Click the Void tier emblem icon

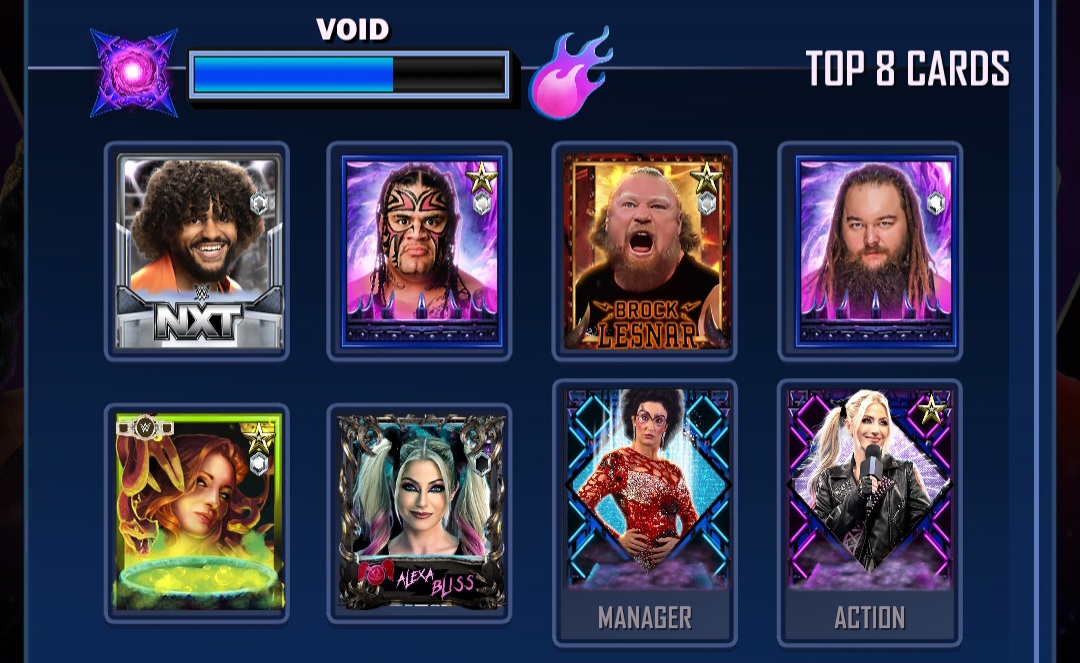click(x=134, y=73)
